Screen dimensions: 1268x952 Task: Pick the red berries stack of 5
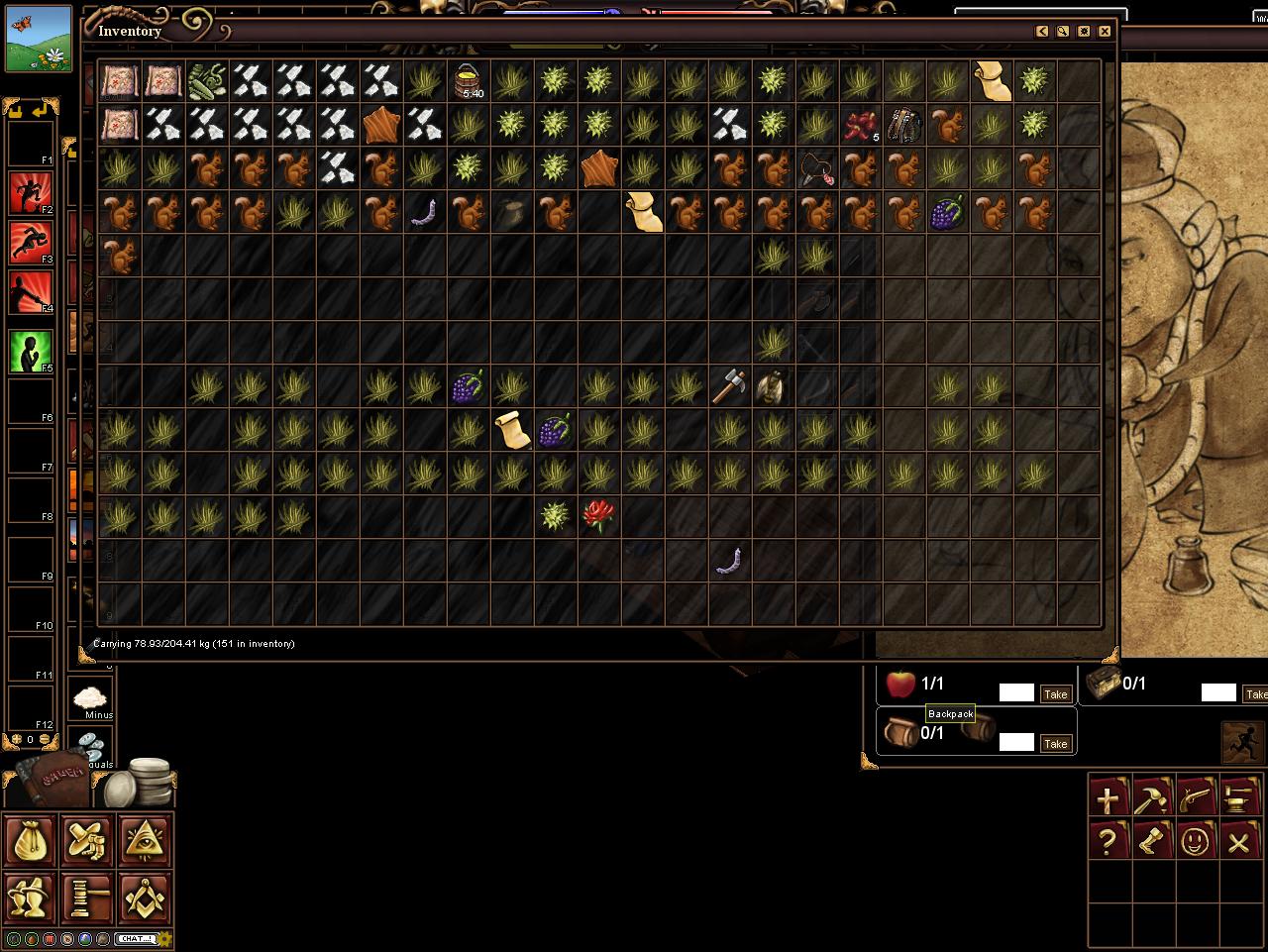coord(860,125)
